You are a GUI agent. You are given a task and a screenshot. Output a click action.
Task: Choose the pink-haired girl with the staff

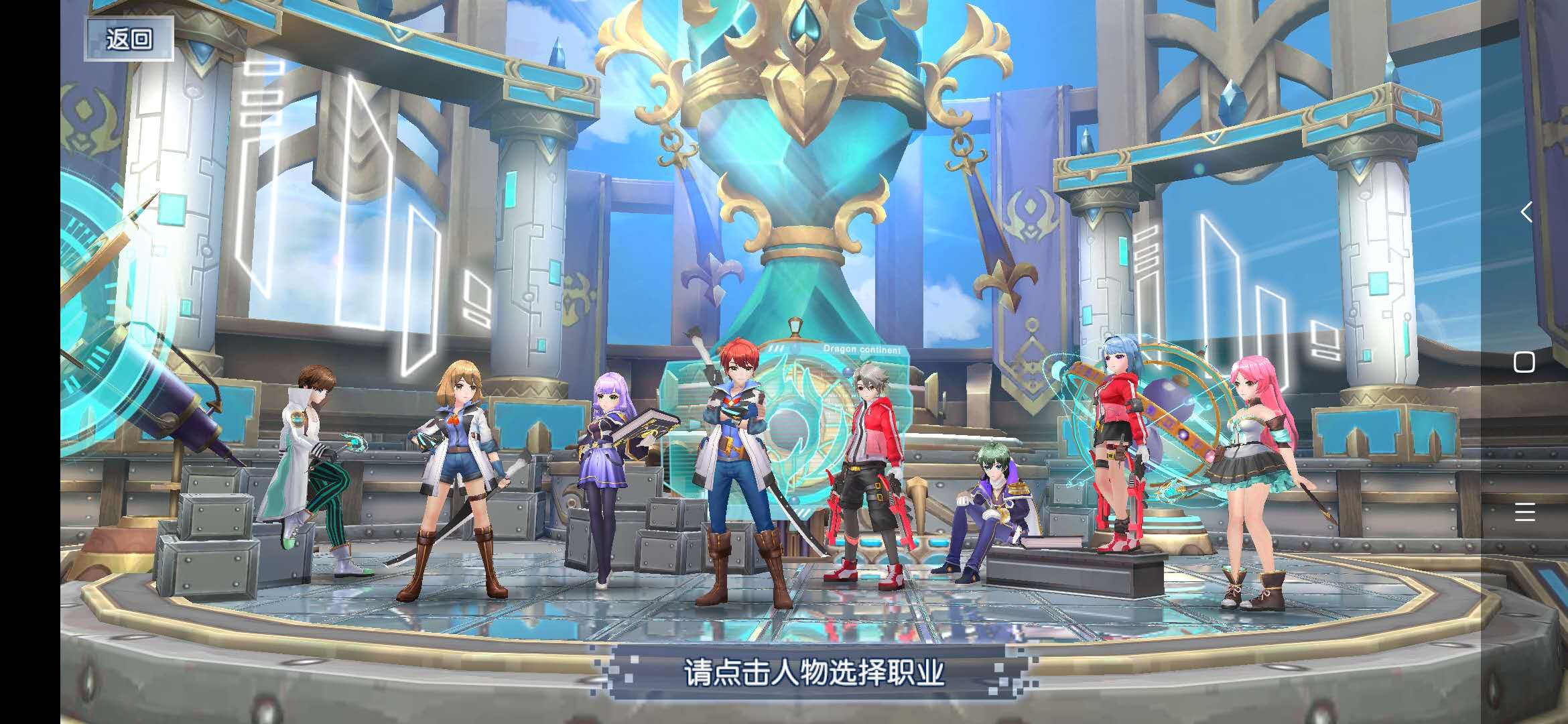tap(1252, 469)
